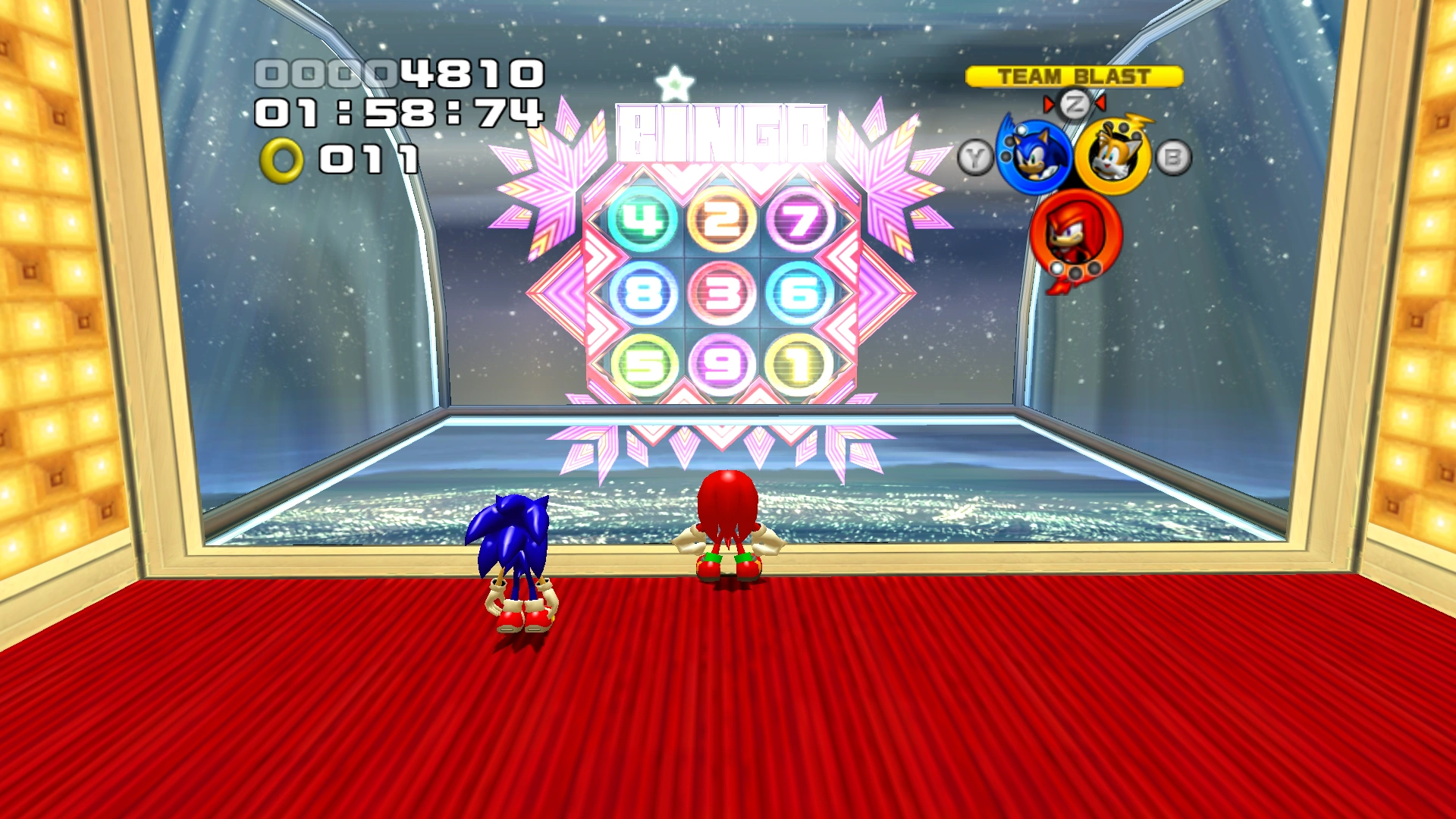Click bingo tile number 4
1456x819 pixels.
tap(643, 220)
